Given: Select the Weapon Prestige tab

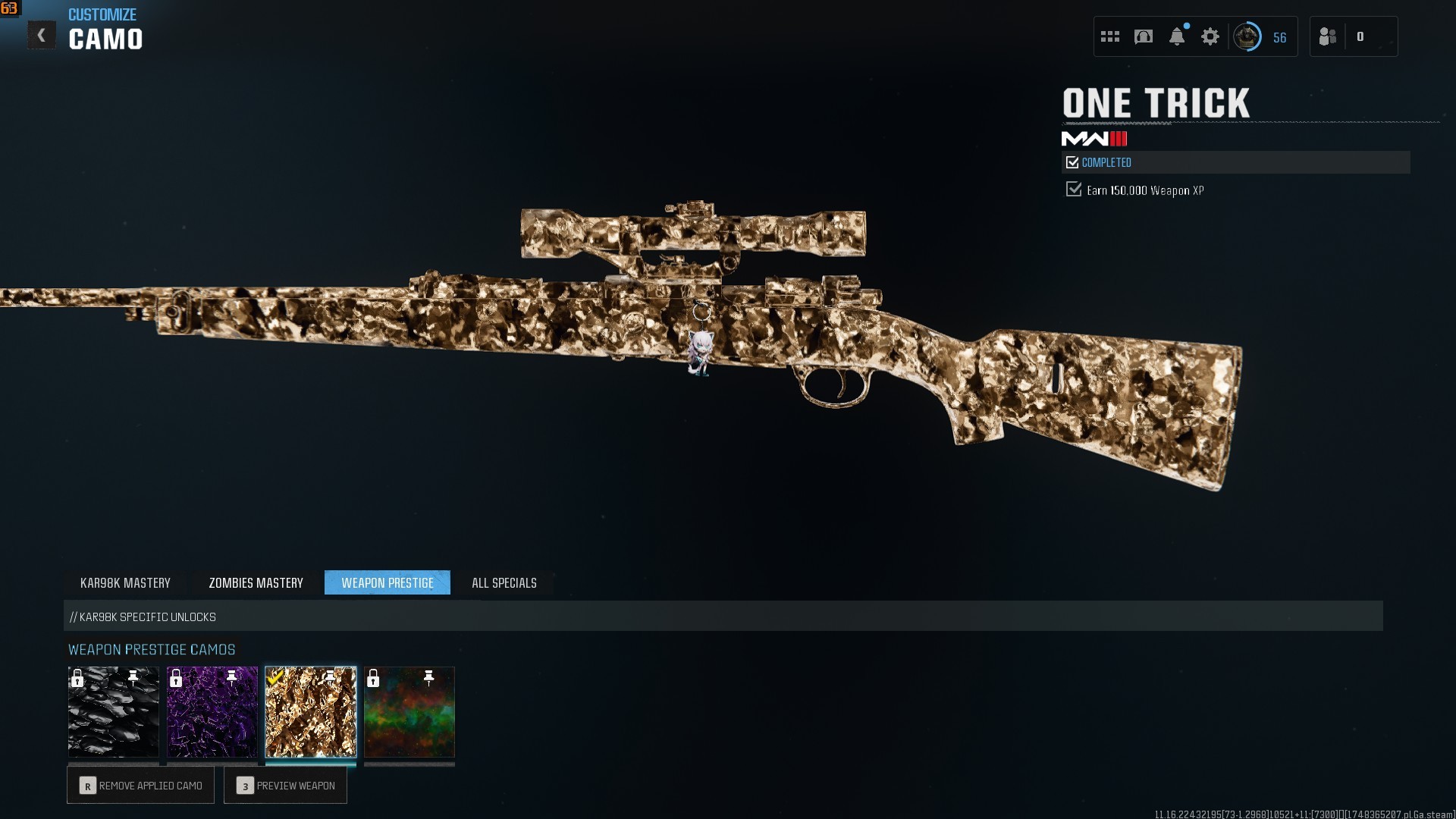Looking at the screenshot, I should (x=387, y=582).
